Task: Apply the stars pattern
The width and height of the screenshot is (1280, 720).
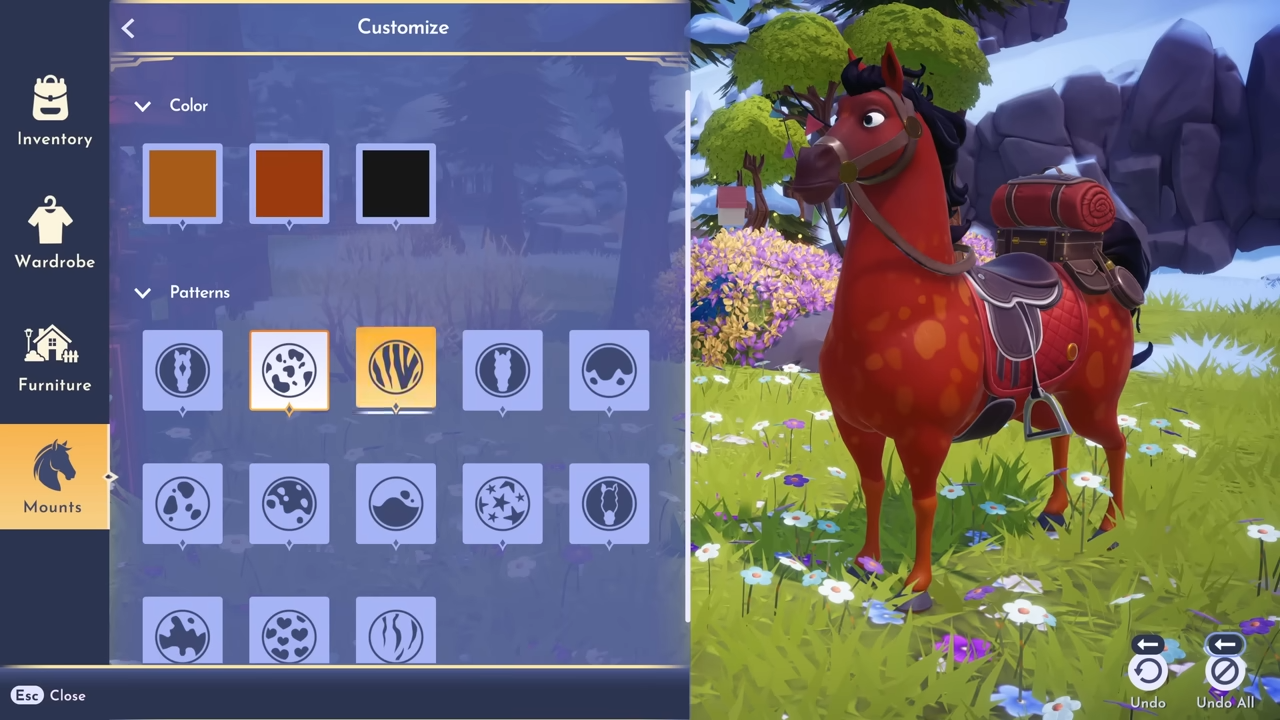Action: (502, 504)
